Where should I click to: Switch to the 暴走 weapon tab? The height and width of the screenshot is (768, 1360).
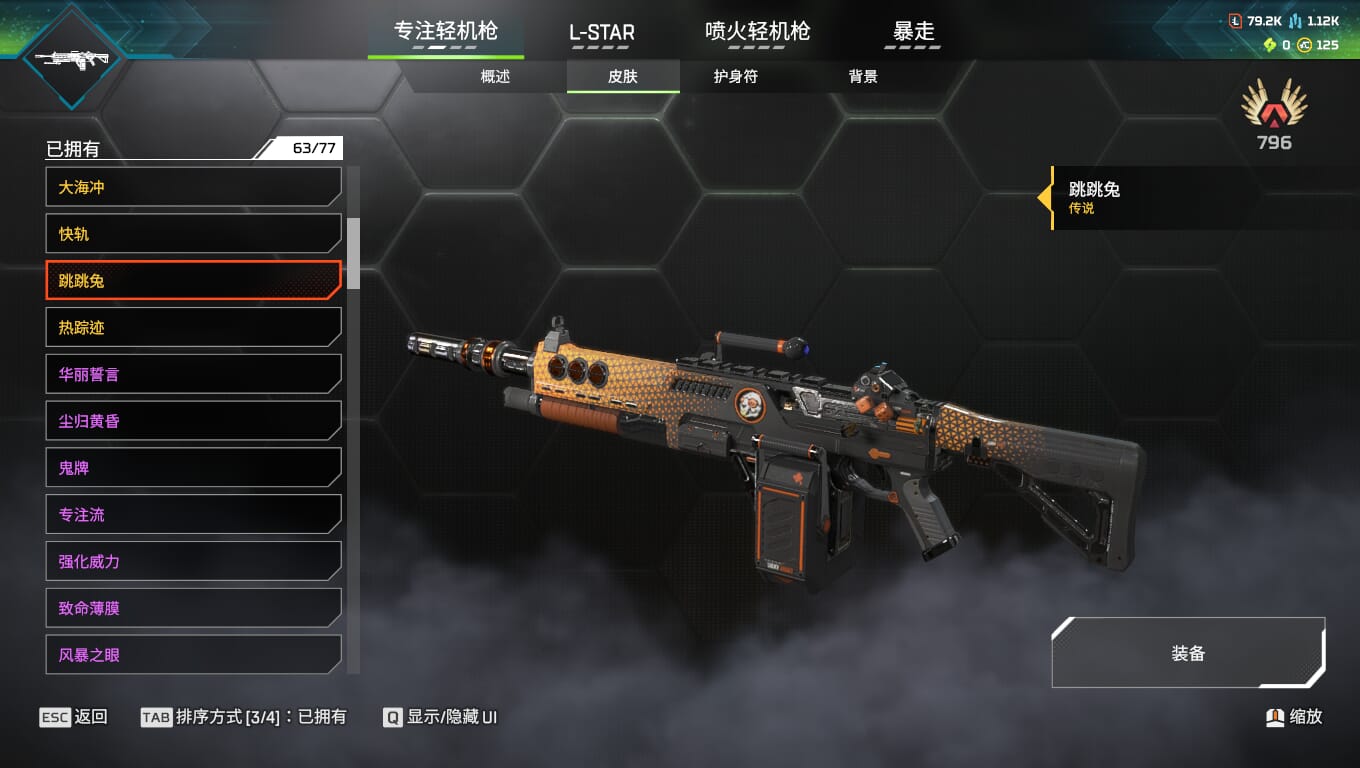(x=913, y=32)
